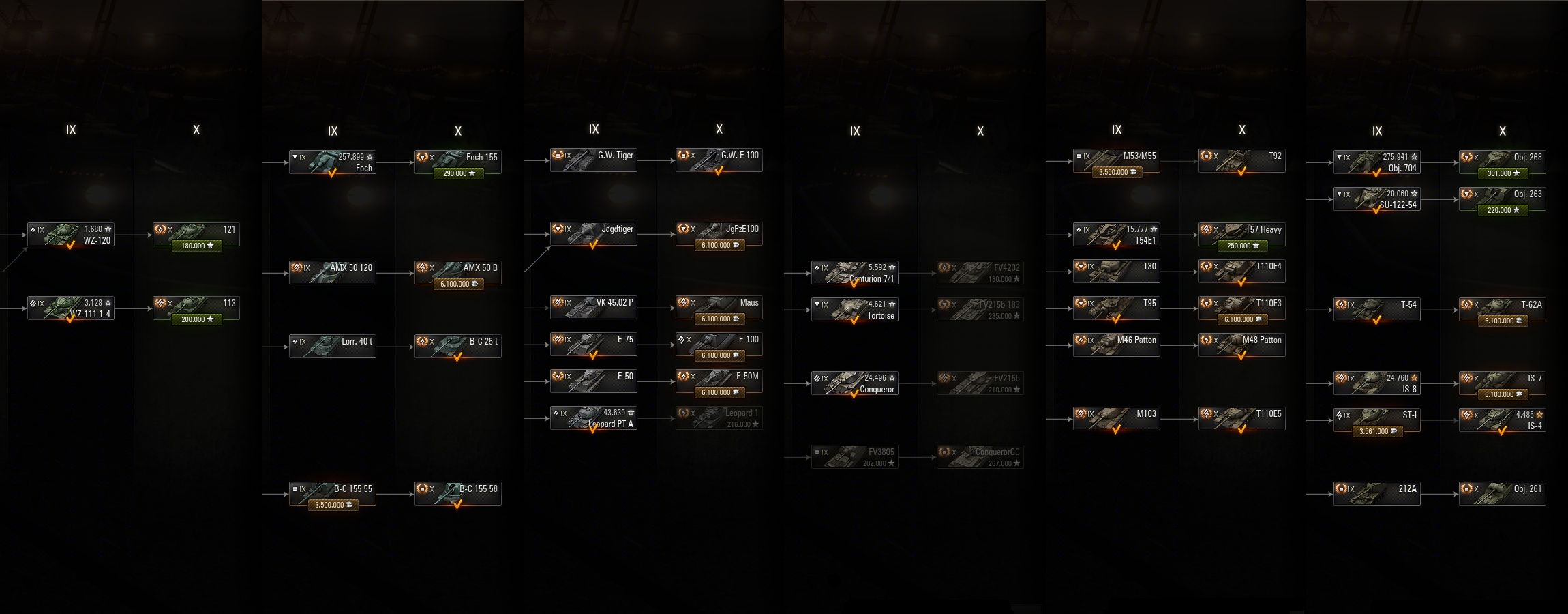The height and width of the screenshot is (614, 1568).
Task: Click the G.W. Tiger artillery node
Action: click(594, 160)
